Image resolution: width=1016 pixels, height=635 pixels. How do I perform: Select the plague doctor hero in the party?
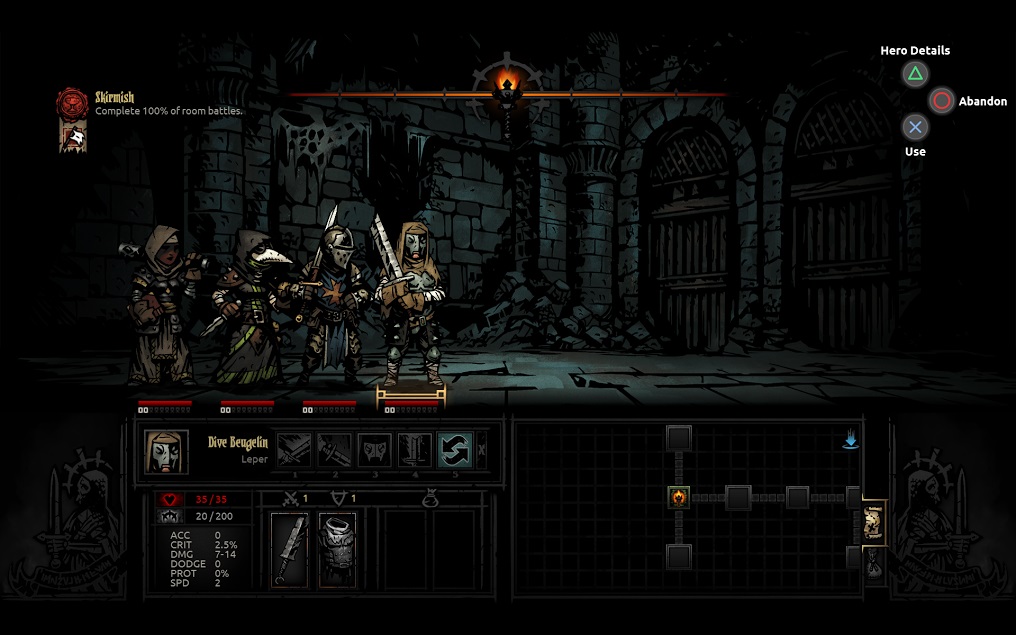pos(245,310)
